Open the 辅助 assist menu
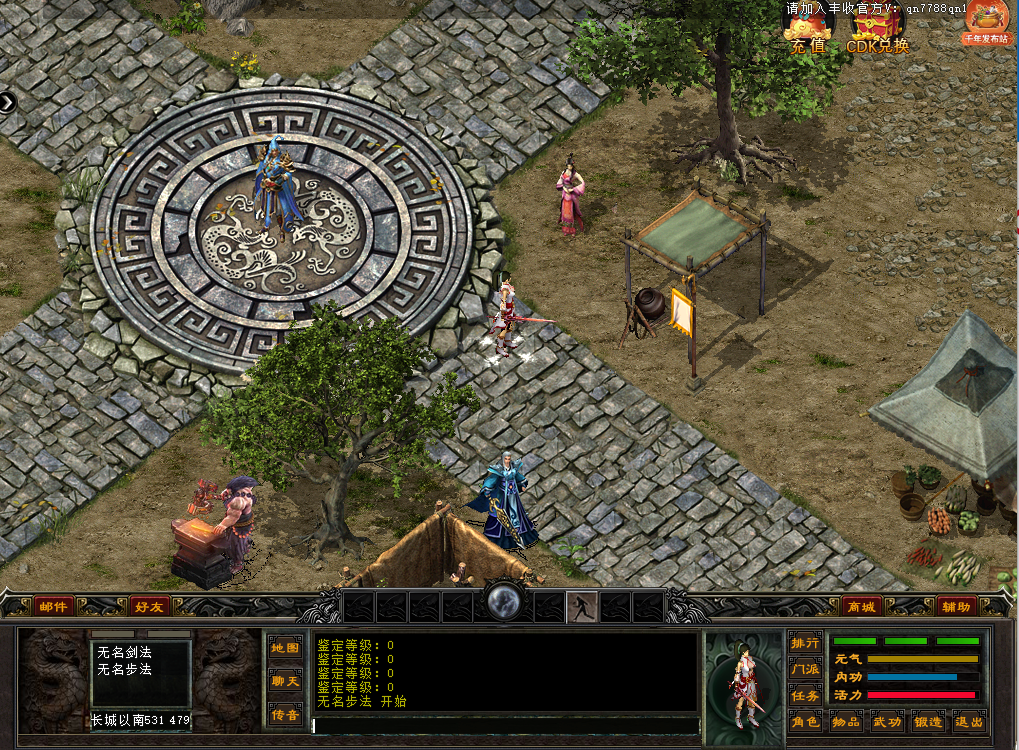The image size is (1019, 750). click(x=954, y=606)
